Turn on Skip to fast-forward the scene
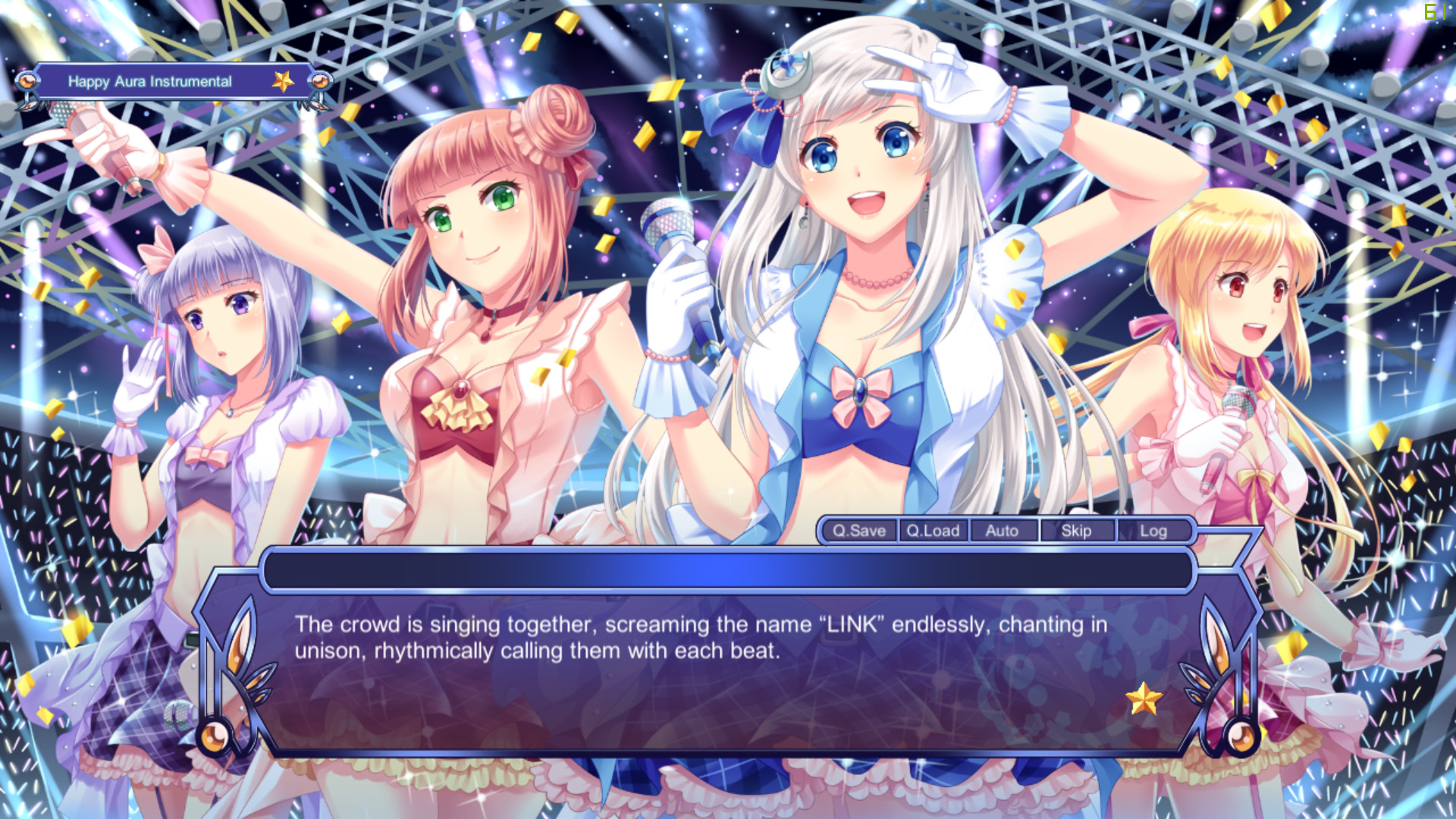Screen dimensions: 1456x819 point(1076,532)
